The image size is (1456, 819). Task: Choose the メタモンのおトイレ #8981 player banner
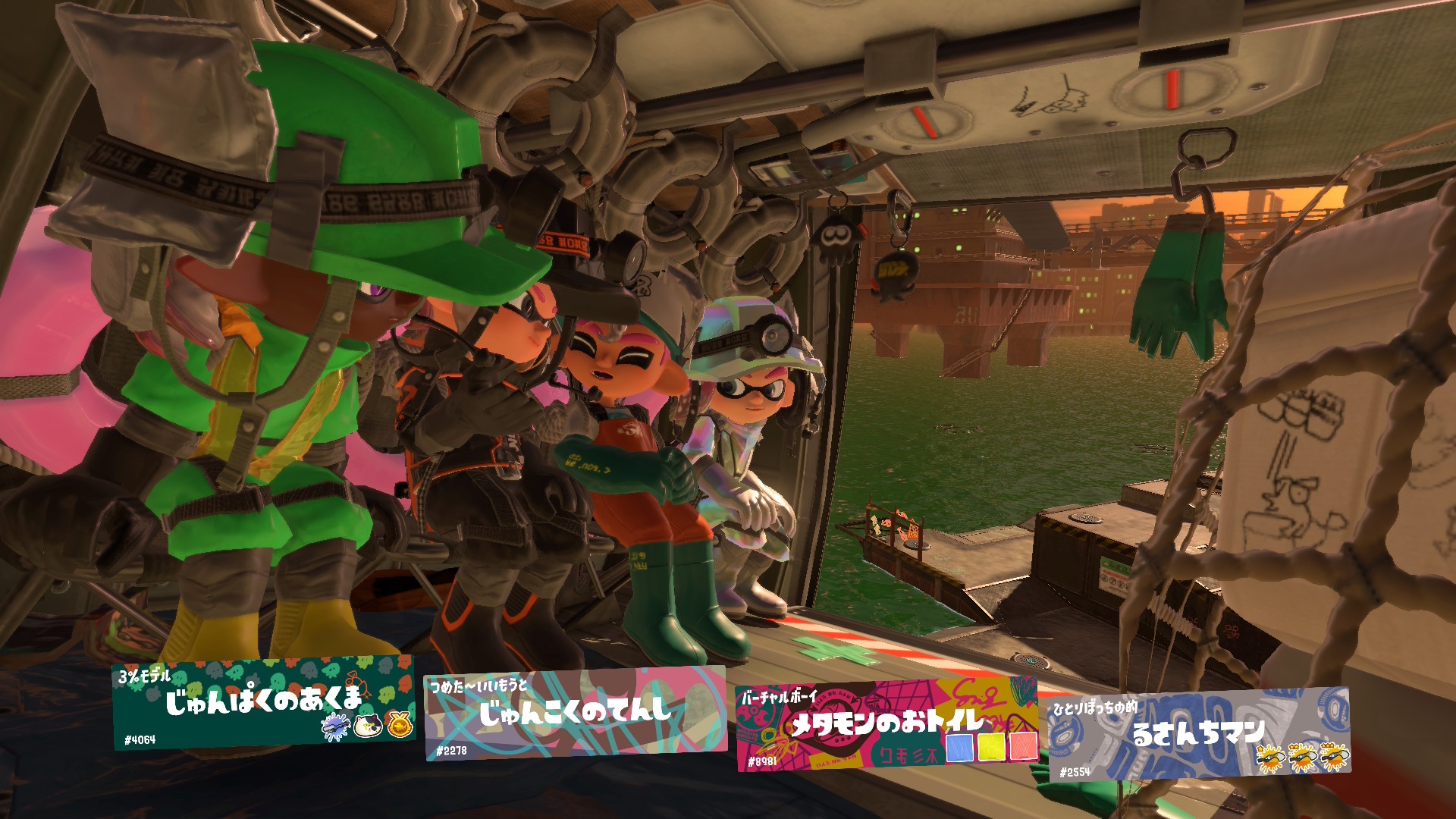click(886, 724)
